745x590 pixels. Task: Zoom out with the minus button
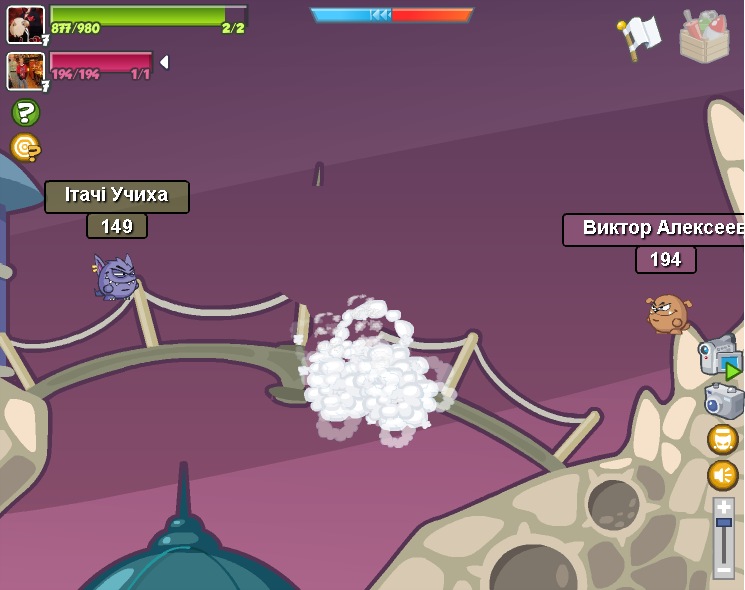point(723,569)
